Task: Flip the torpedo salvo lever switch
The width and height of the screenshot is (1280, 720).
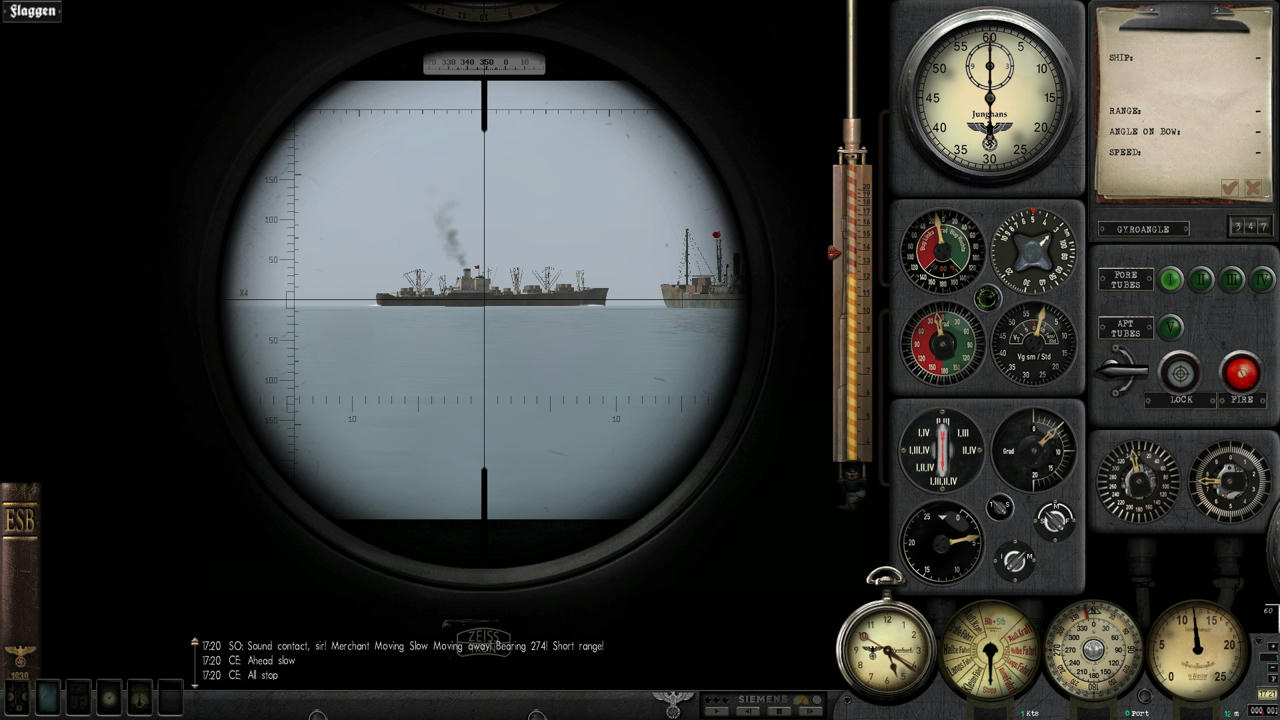Action: 1122,371
